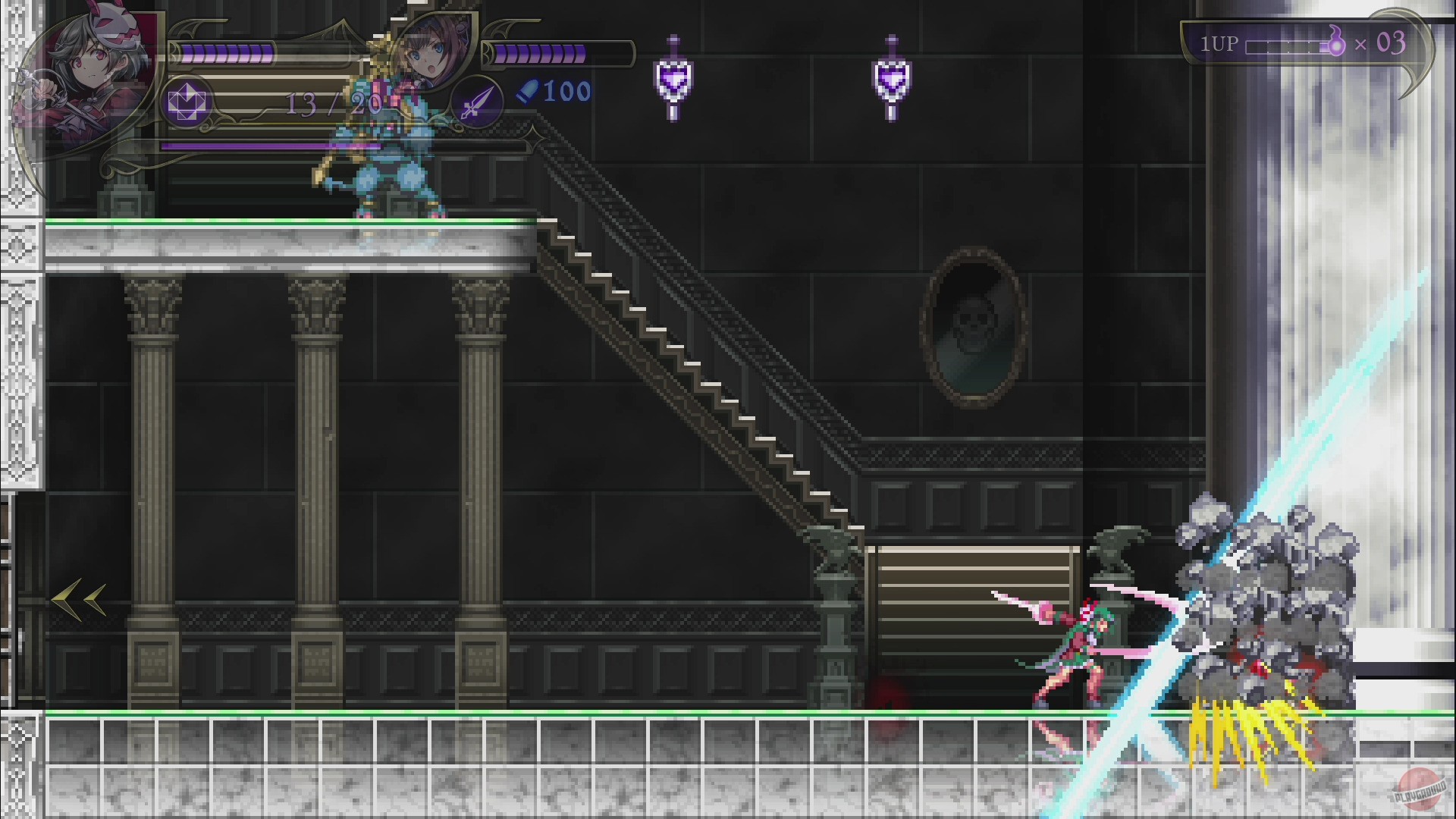Image resolution: width=1456 pixels, height=819 pixels.
Task: Toggle the left character's active health bar
Action: point(227,53)
